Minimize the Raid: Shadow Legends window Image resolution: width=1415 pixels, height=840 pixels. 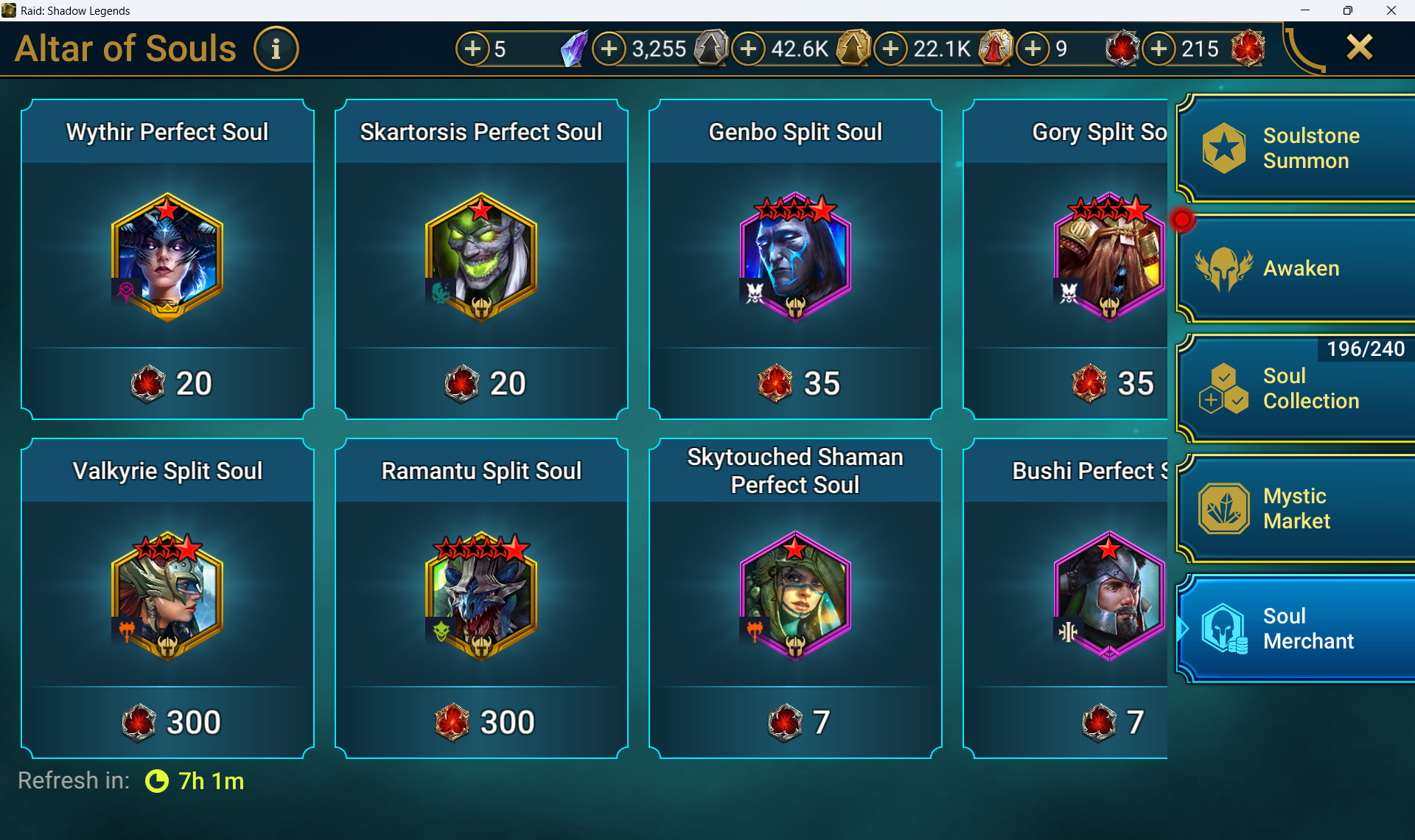1305,10
